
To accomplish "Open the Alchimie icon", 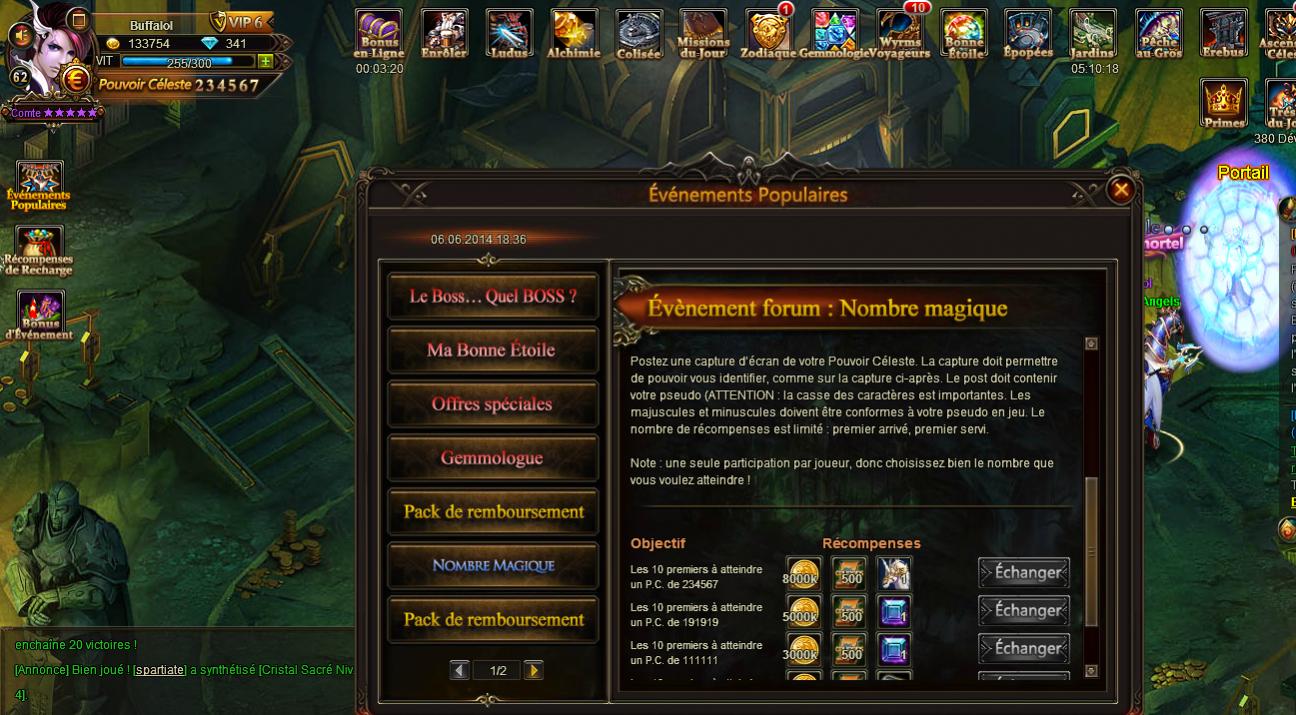I will pyautogui.click(x=574, y=33).
